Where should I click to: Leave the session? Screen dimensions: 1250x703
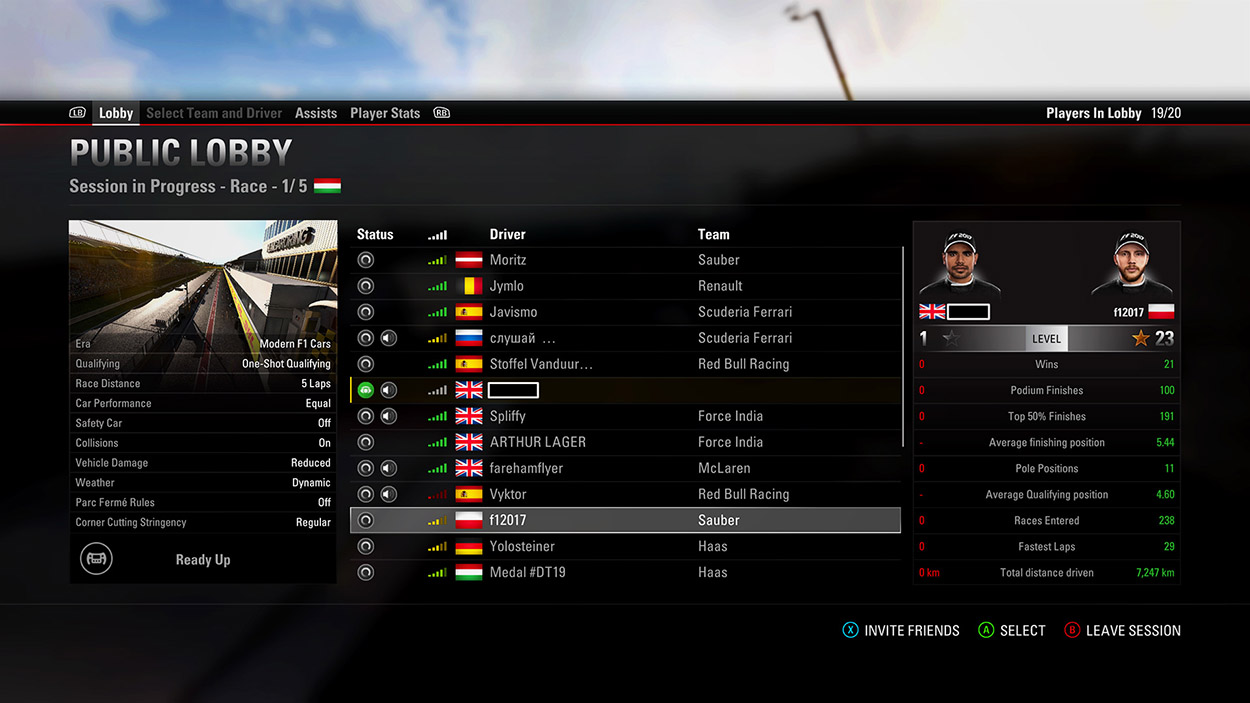[x=1122, y=631]
